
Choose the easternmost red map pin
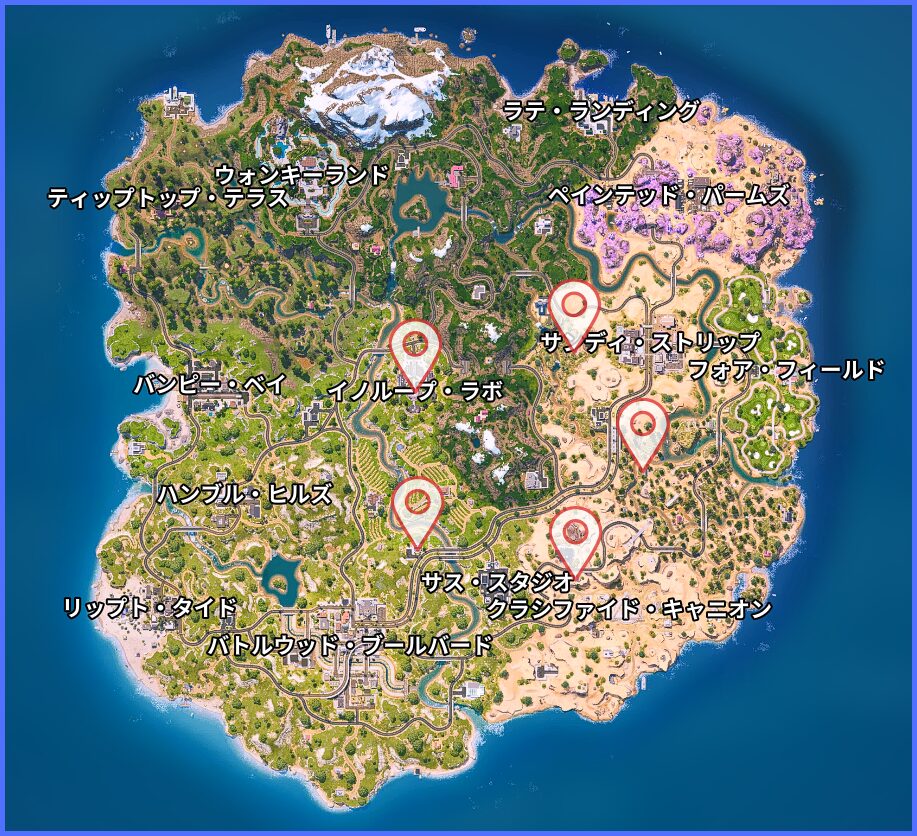coord(642,427)
